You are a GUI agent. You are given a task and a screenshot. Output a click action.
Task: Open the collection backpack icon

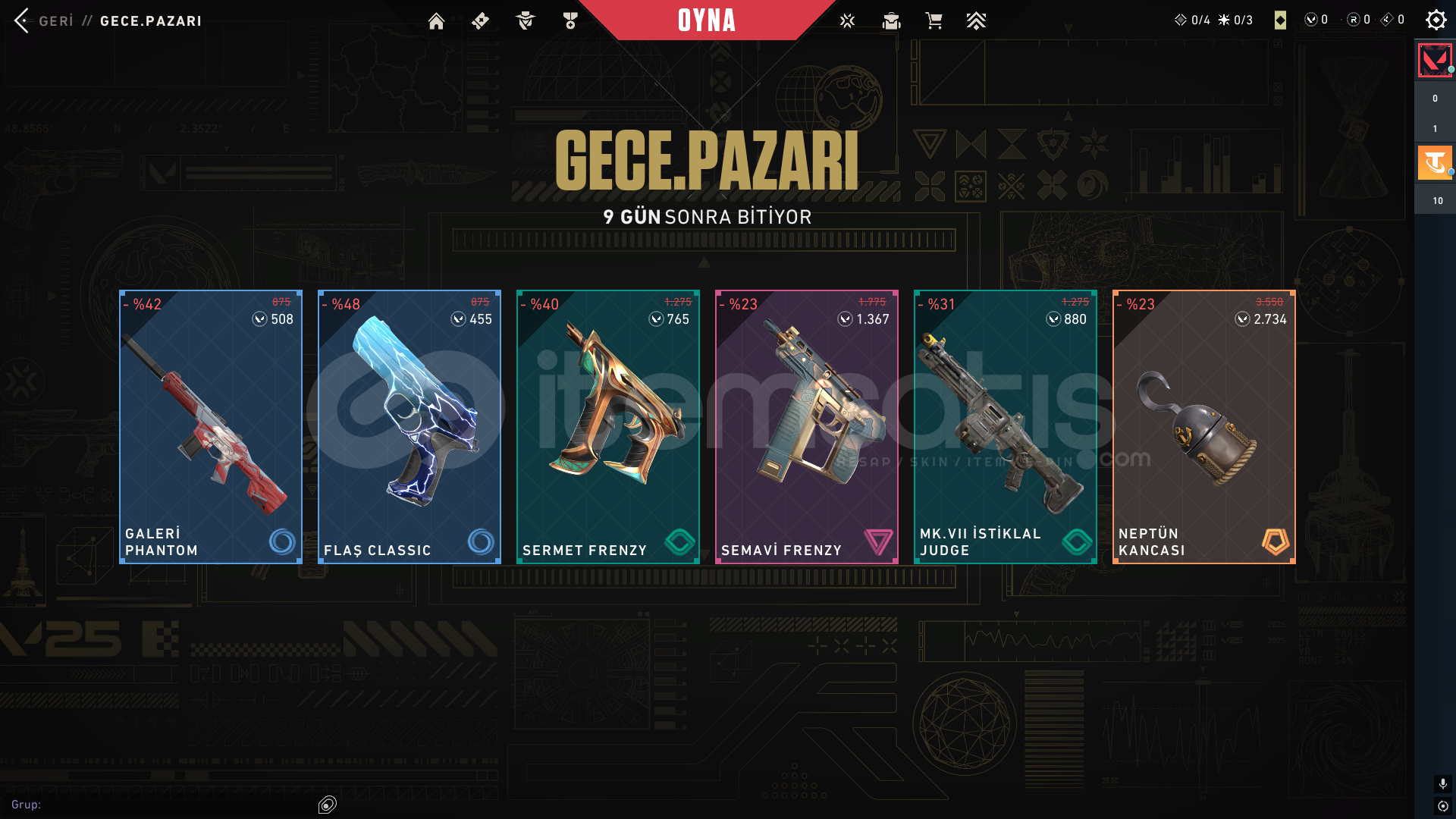point(891,21)
